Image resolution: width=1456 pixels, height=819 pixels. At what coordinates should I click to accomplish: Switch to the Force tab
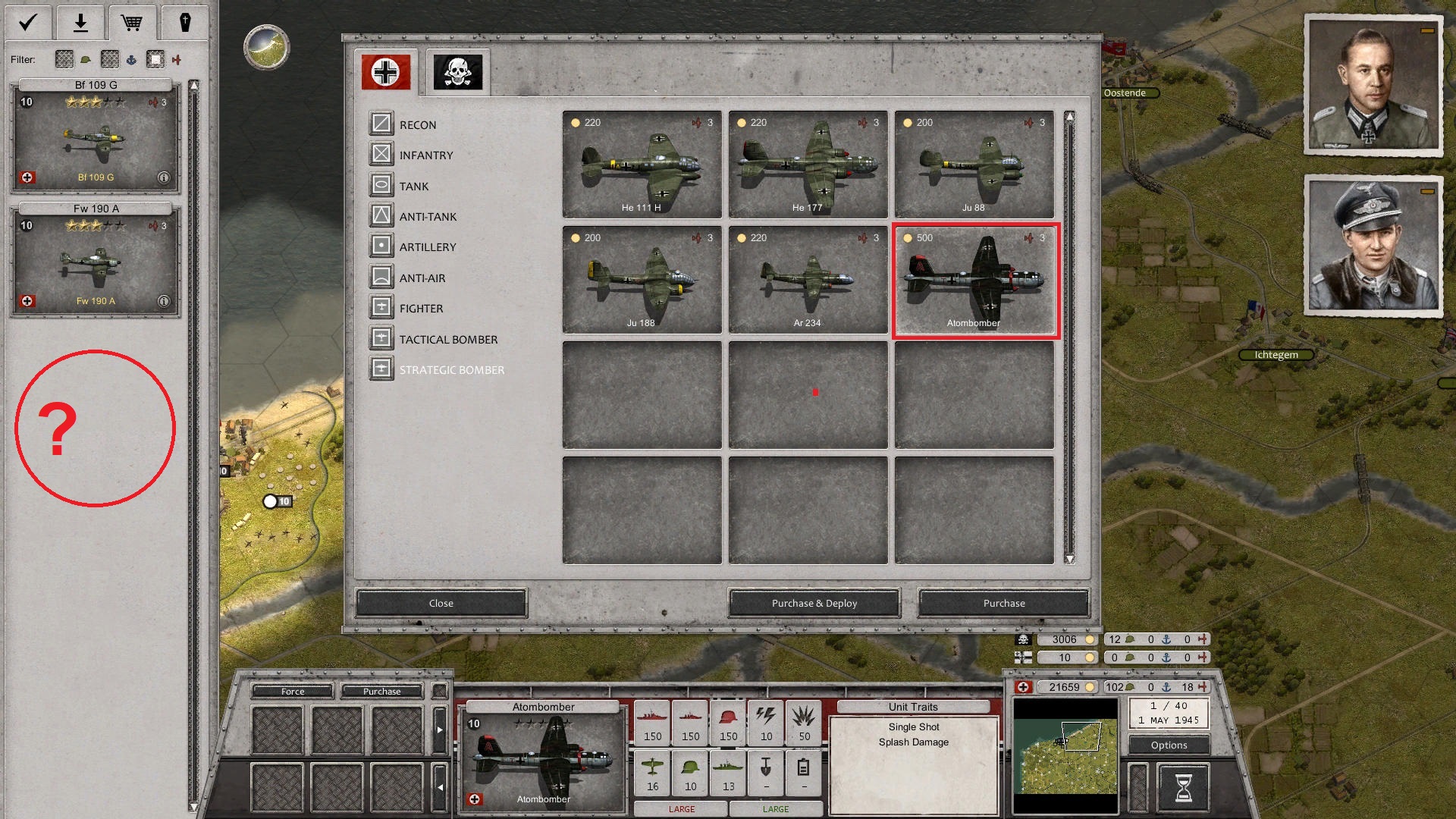click(291, 691)
